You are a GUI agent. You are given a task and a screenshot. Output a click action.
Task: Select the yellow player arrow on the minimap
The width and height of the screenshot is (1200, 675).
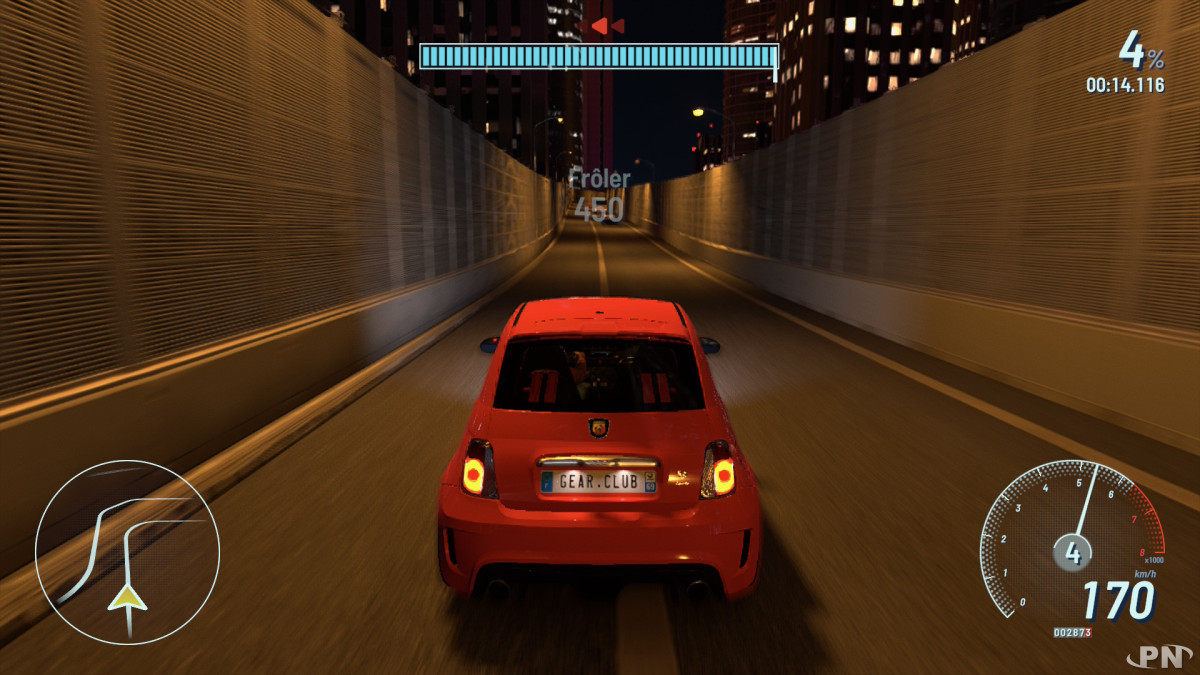pyautogui.click(x=128, y=597)
